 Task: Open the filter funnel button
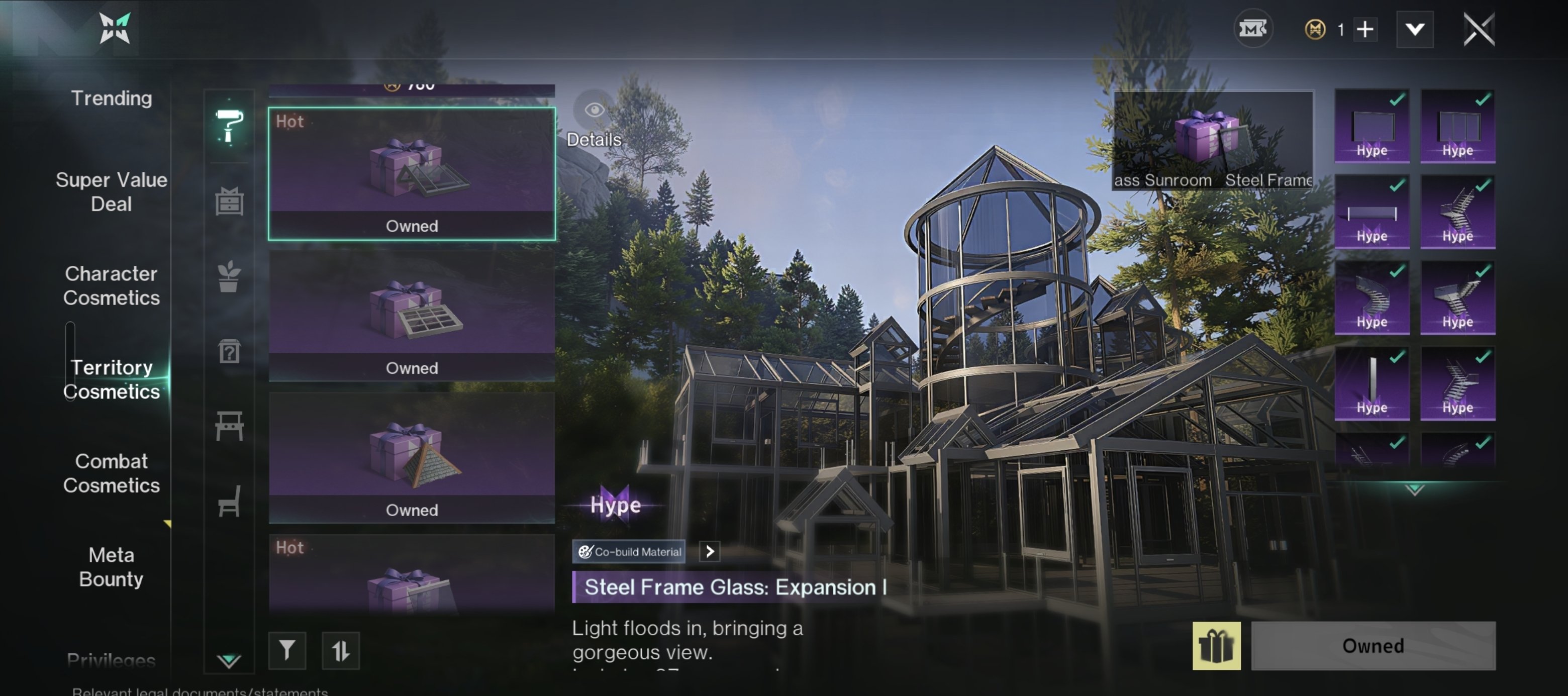[286, 650]
